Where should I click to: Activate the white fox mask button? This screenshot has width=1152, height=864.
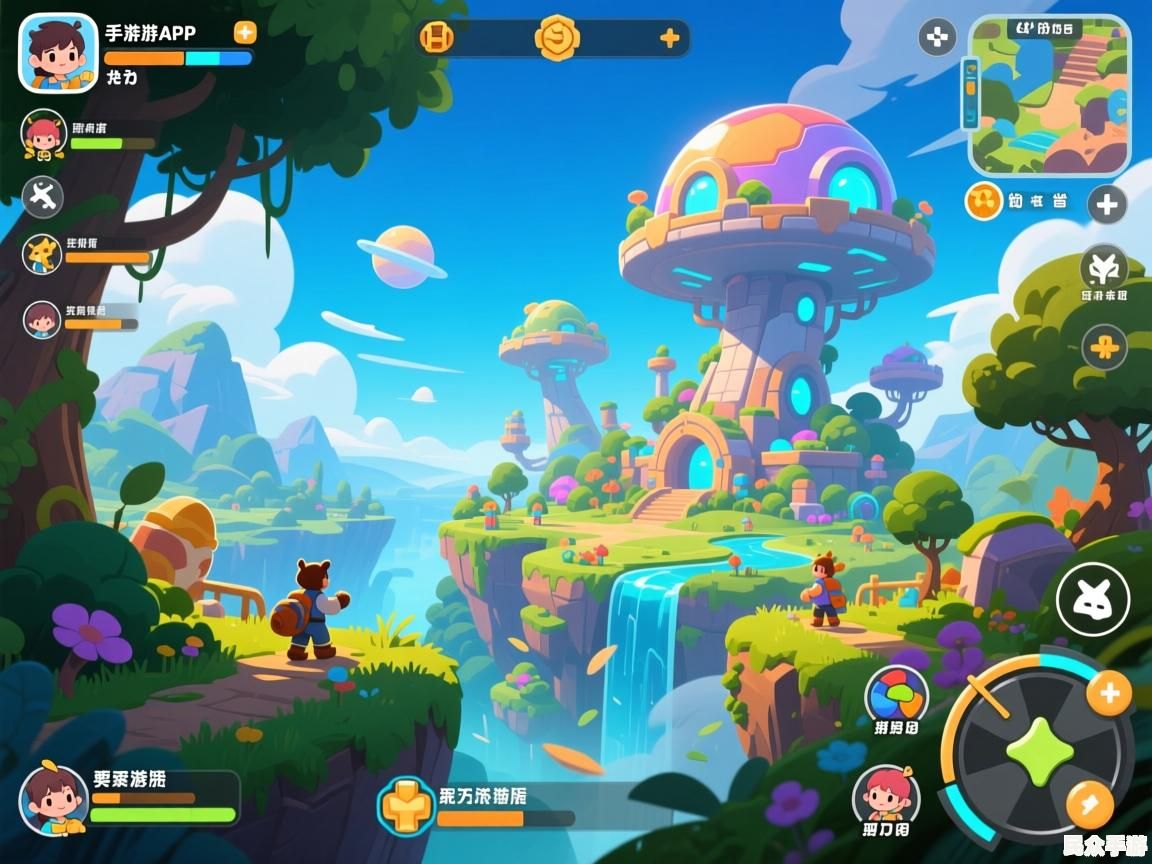coord(1093,599)
